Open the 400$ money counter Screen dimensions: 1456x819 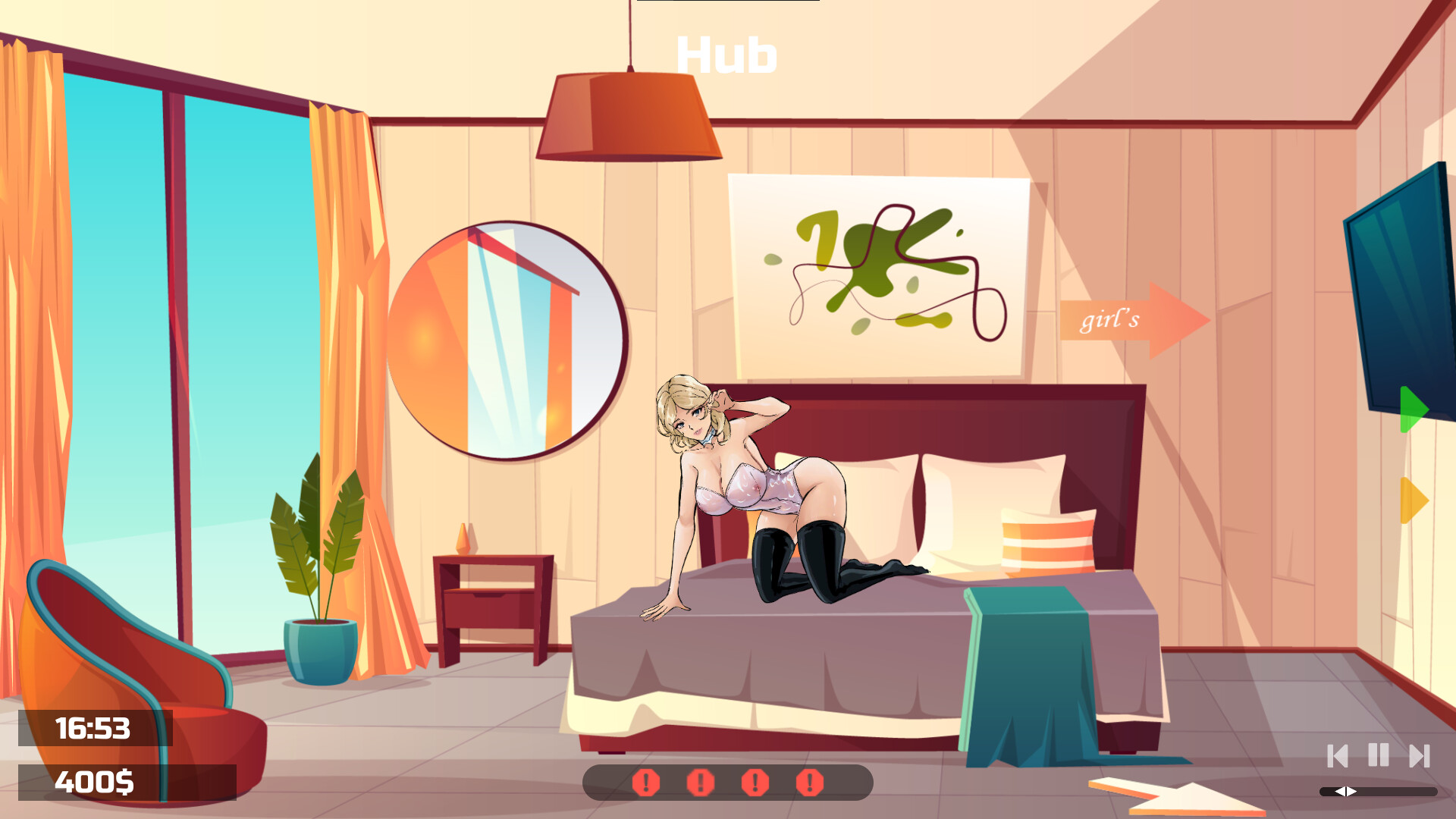(x=95, y=780)
